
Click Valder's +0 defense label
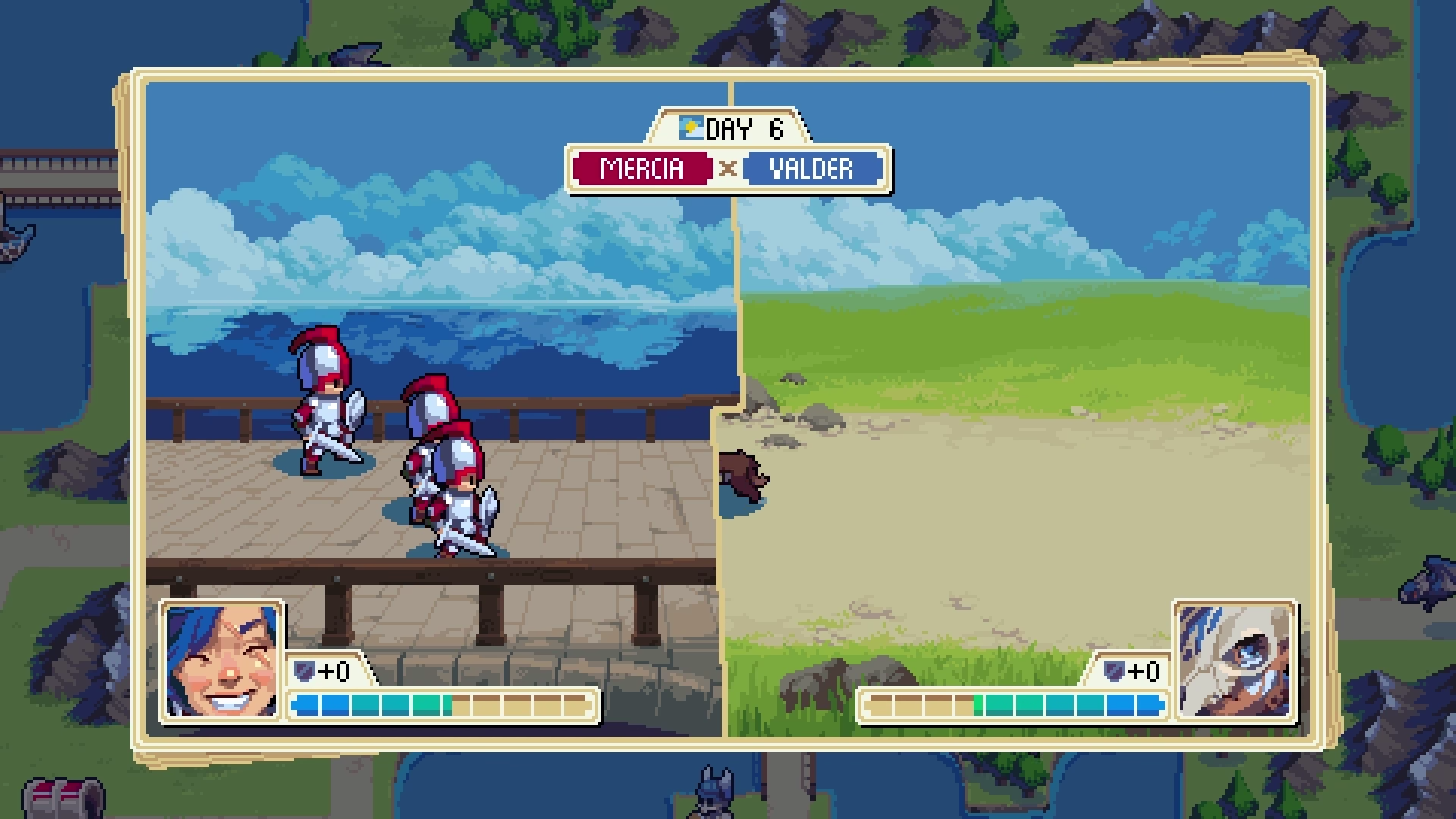click(1145, 670)
